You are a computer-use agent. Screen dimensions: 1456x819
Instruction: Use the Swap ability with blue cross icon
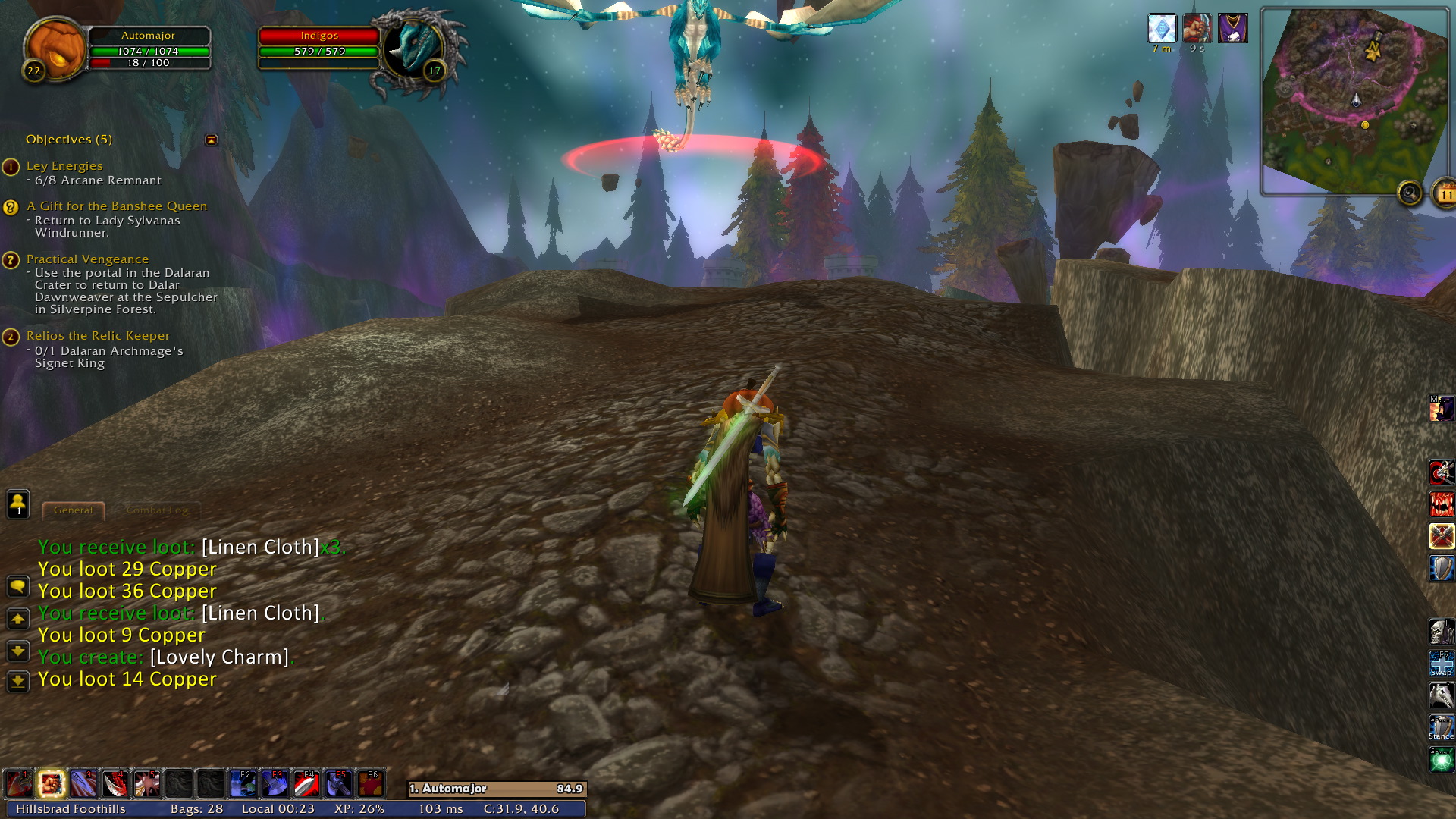[1441, 664]
